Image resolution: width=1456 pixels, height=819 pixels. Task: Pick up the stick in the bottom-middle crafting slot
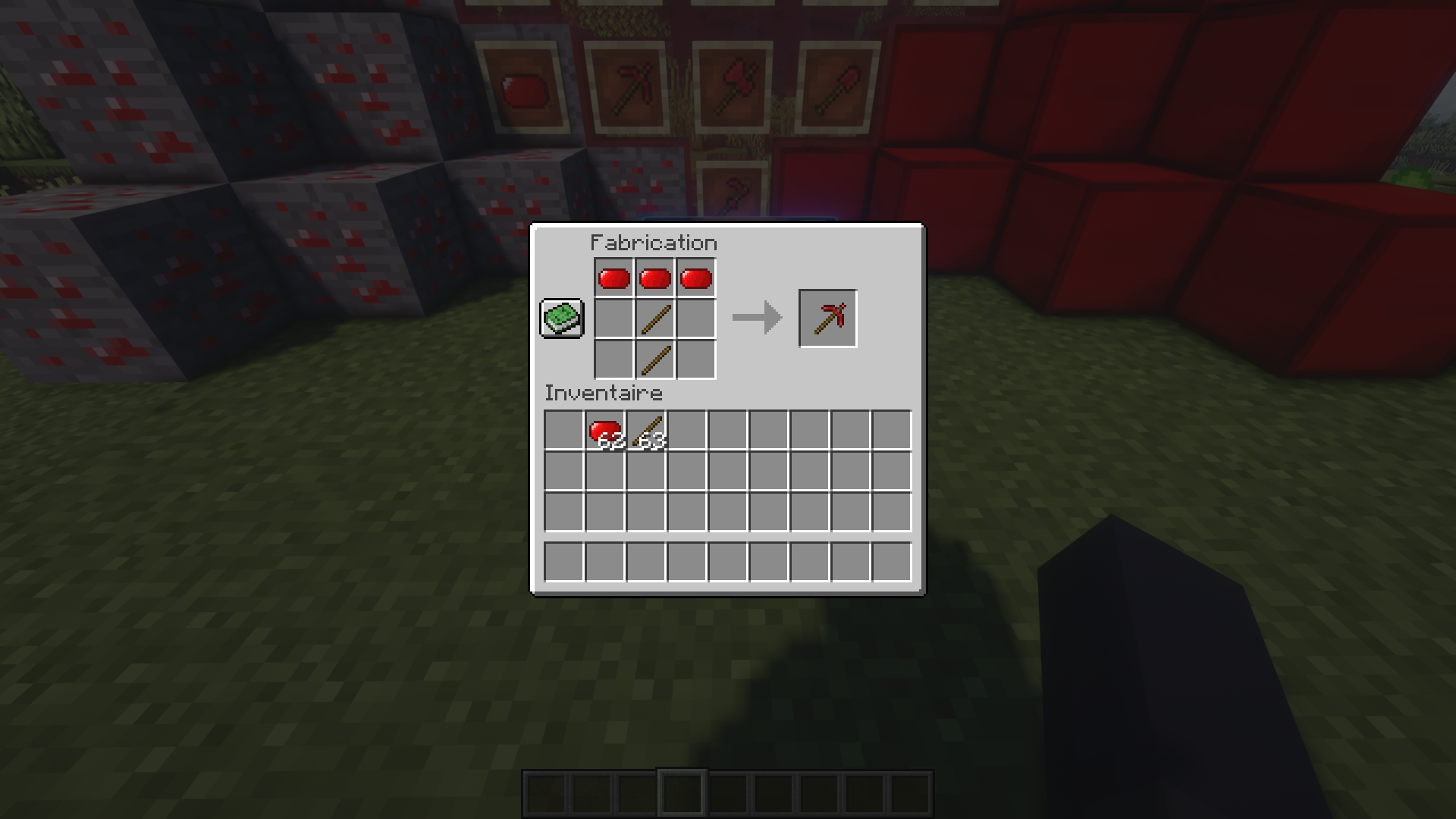(x=654, y=358)
